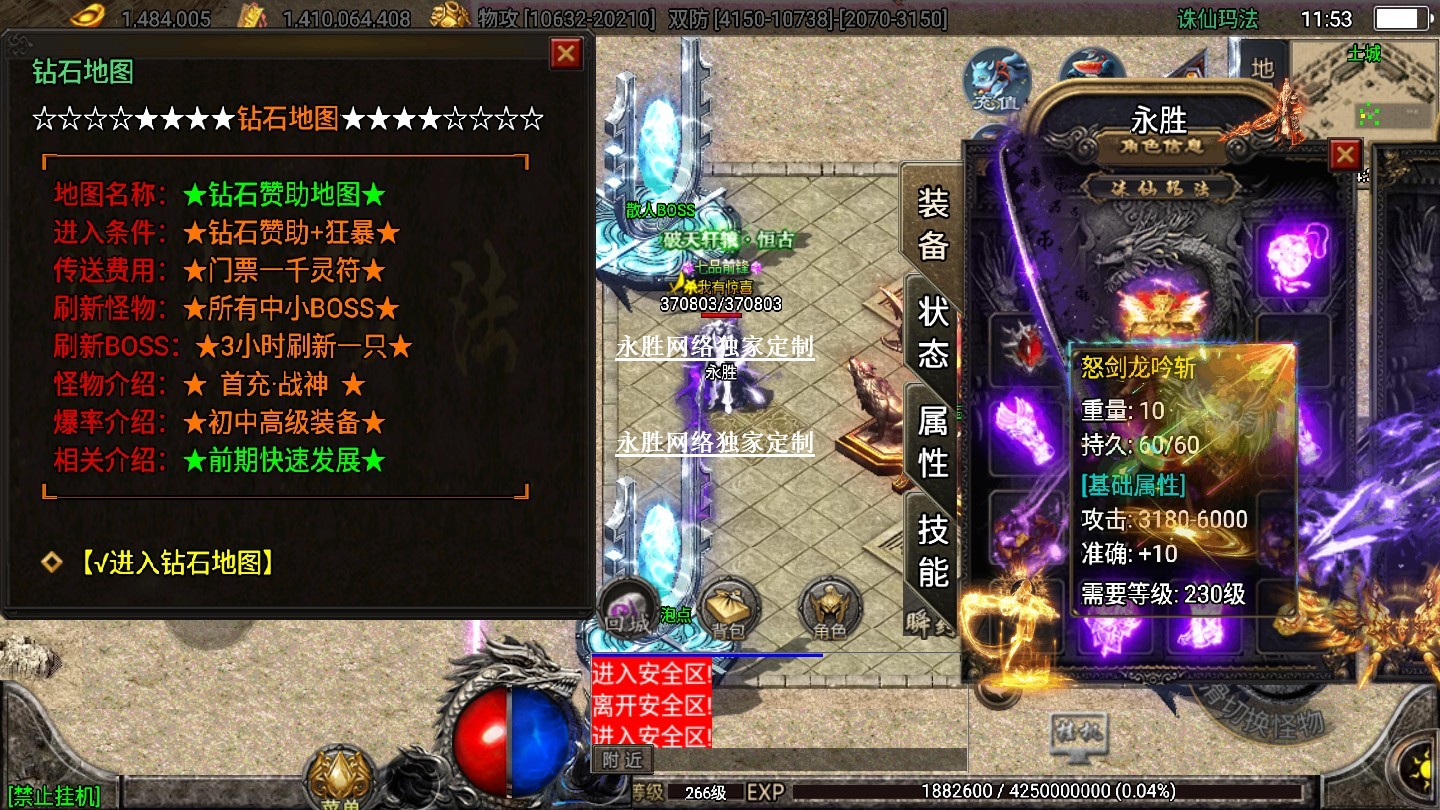Toggle the 禁止挂机 text label
1440x810 pixels.
(x=53, y=797)
